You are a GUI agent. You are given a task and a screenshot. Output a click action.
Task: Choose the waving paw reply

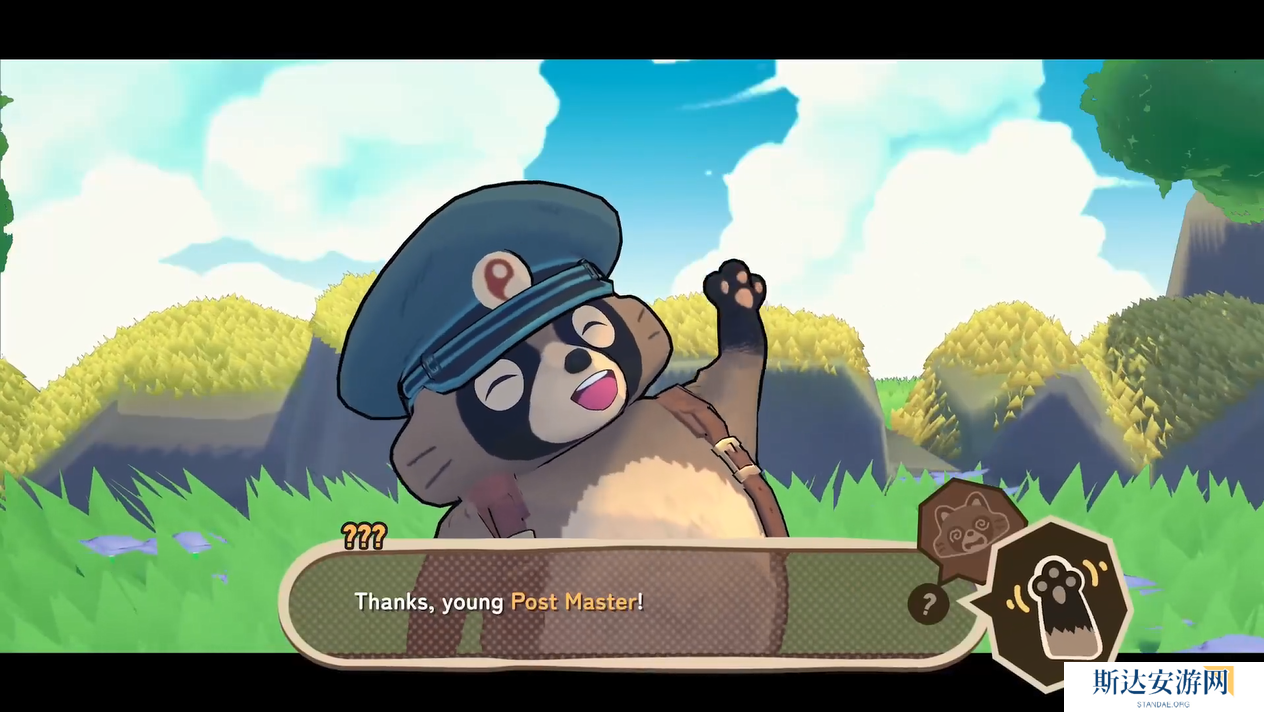click(x=1058, y=603)
